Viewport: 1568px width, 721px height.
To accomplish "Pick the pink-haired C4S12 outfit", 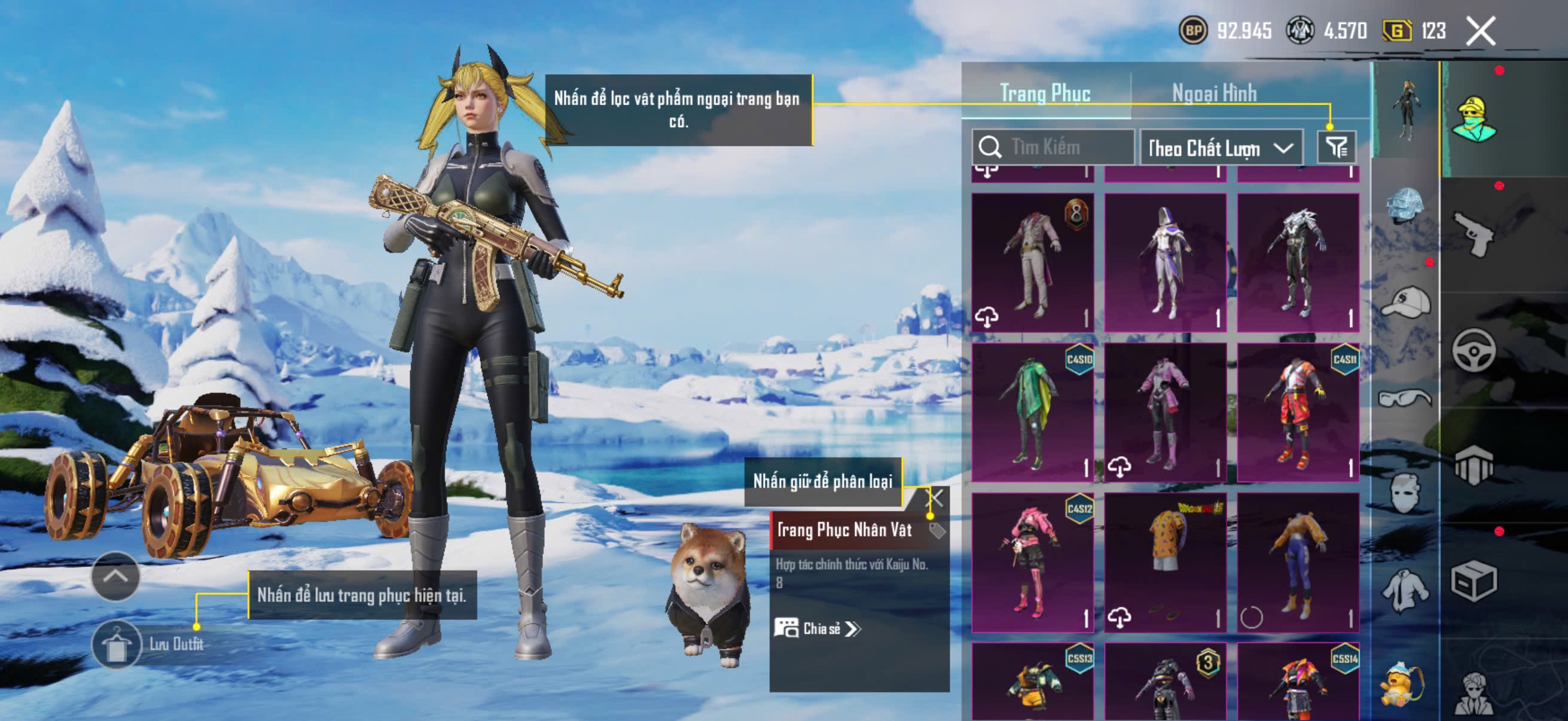I will [x=1032, y=562].
